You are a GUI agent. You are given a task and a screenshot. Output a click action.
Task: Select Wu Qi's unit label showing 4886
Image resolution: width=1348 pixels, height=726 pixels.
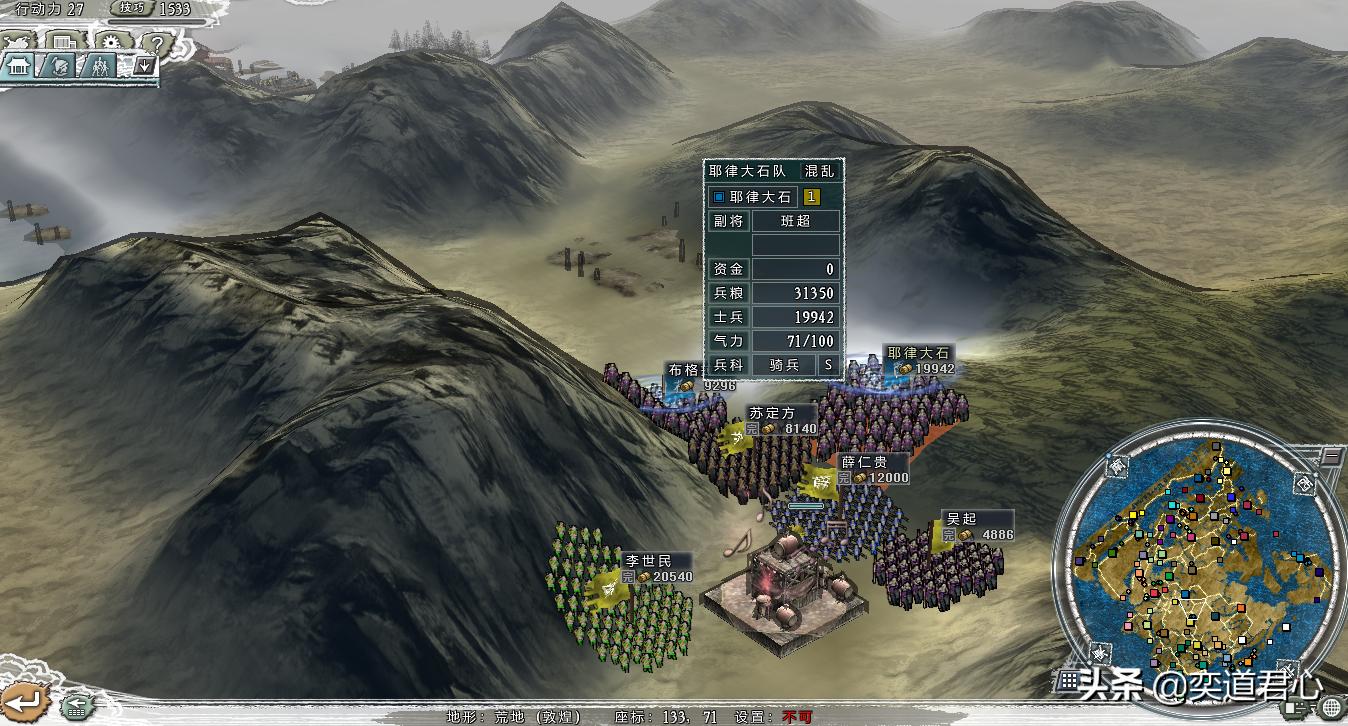pyautogui.click(x=977, y=527)
